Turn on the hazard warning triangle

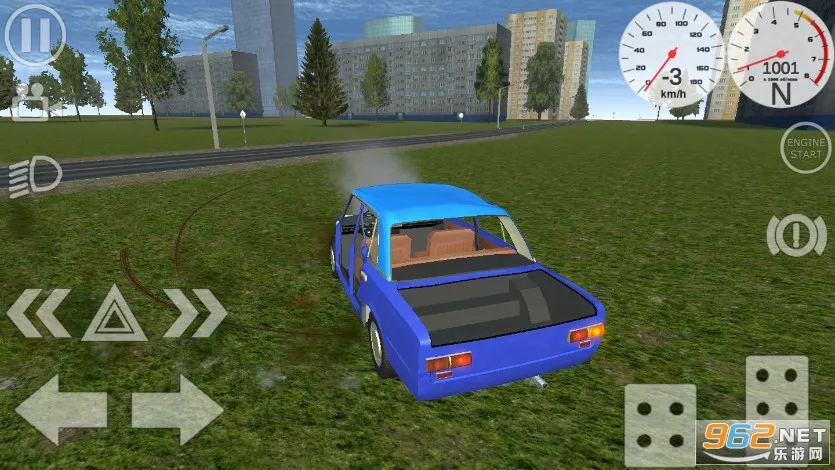114,314
